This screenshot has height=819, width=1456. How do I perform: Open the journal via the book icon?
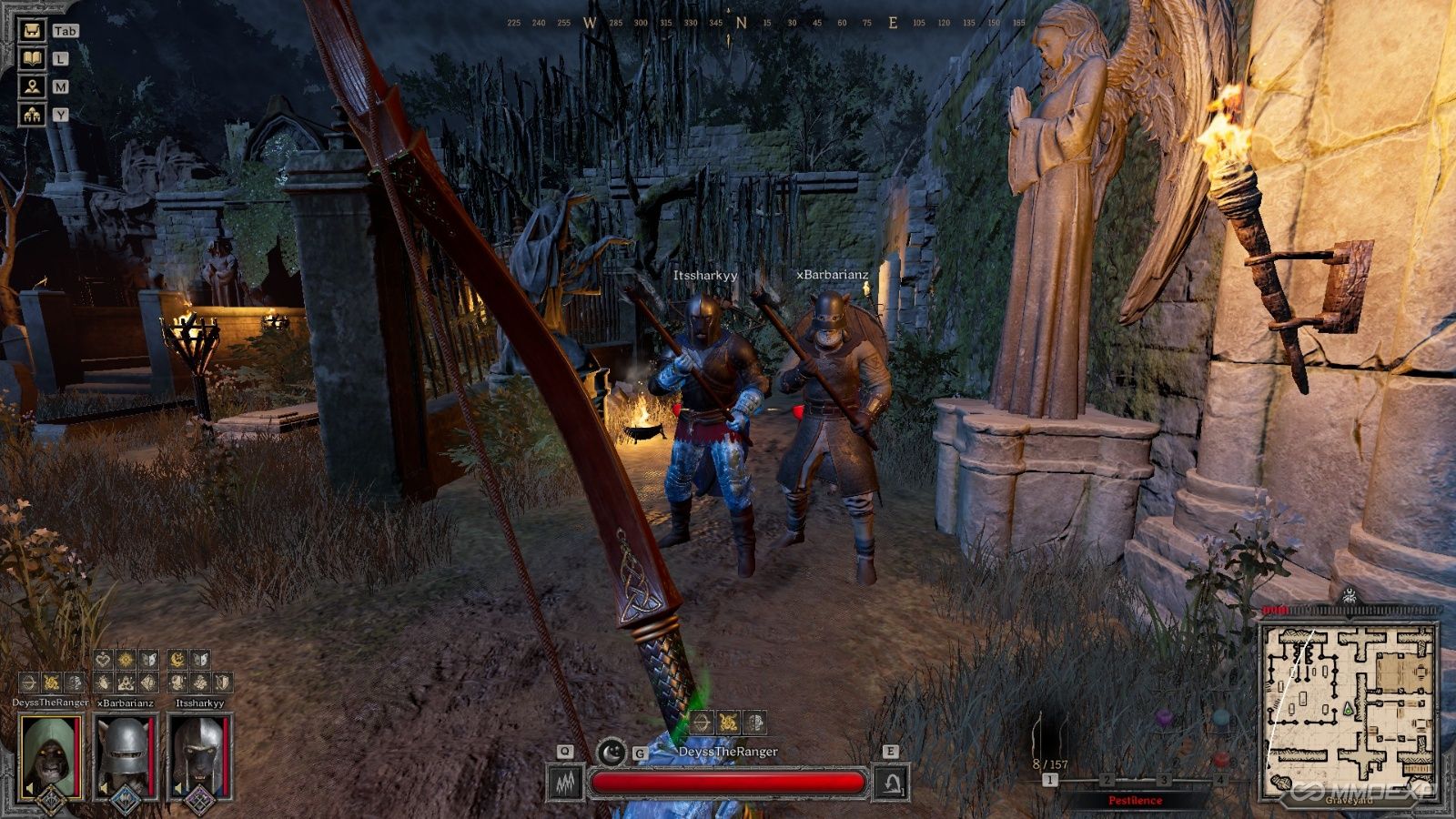click(x=32, y=60)
